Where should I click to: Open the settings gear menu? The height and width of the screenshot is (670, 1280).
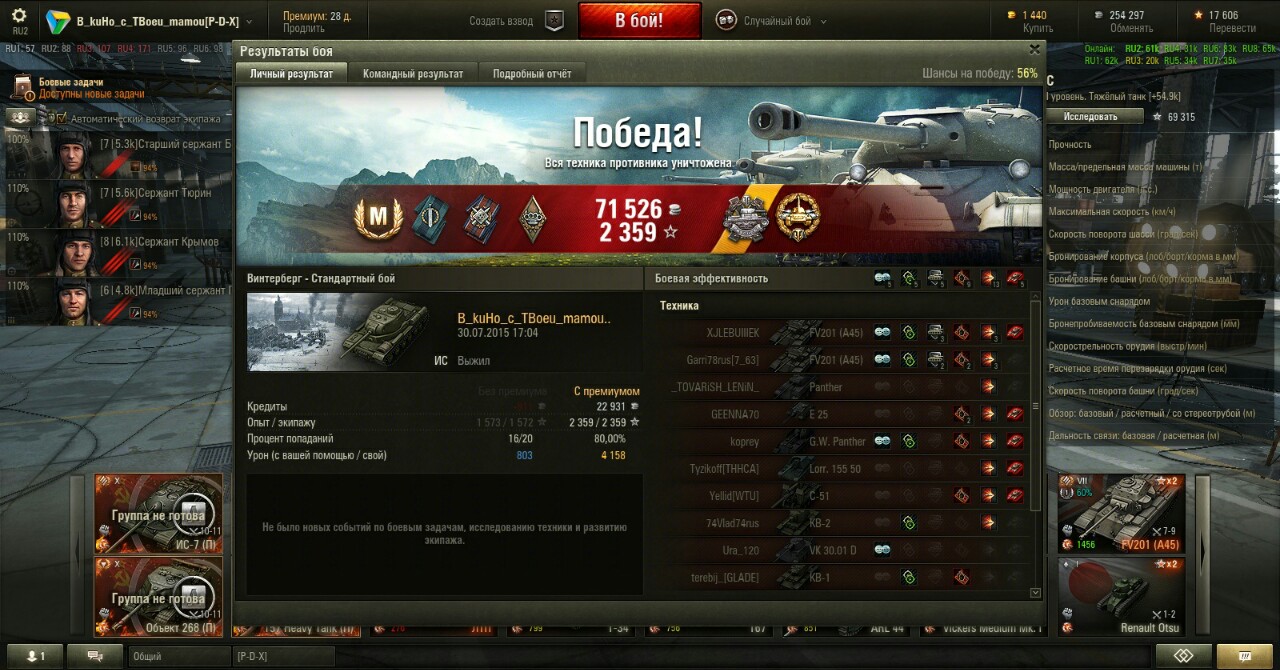pyautogui.click(x=19, y=15)
